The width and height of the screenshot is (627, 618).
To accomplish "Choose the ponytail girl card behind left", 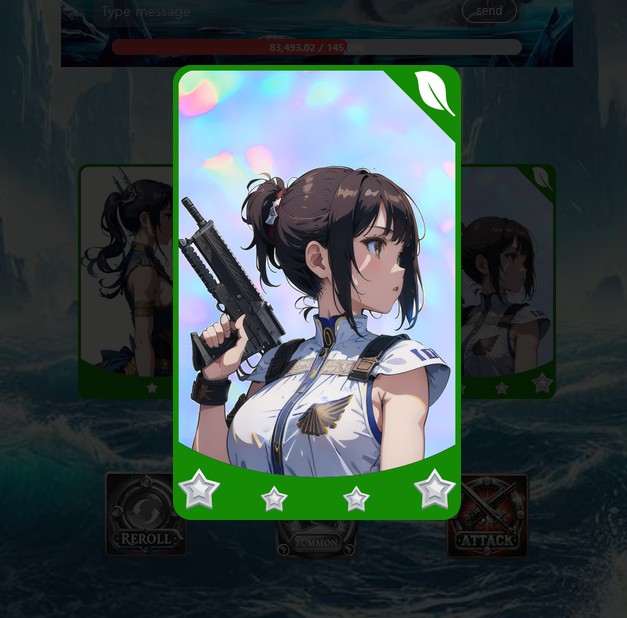I will (x=126, y=280).
